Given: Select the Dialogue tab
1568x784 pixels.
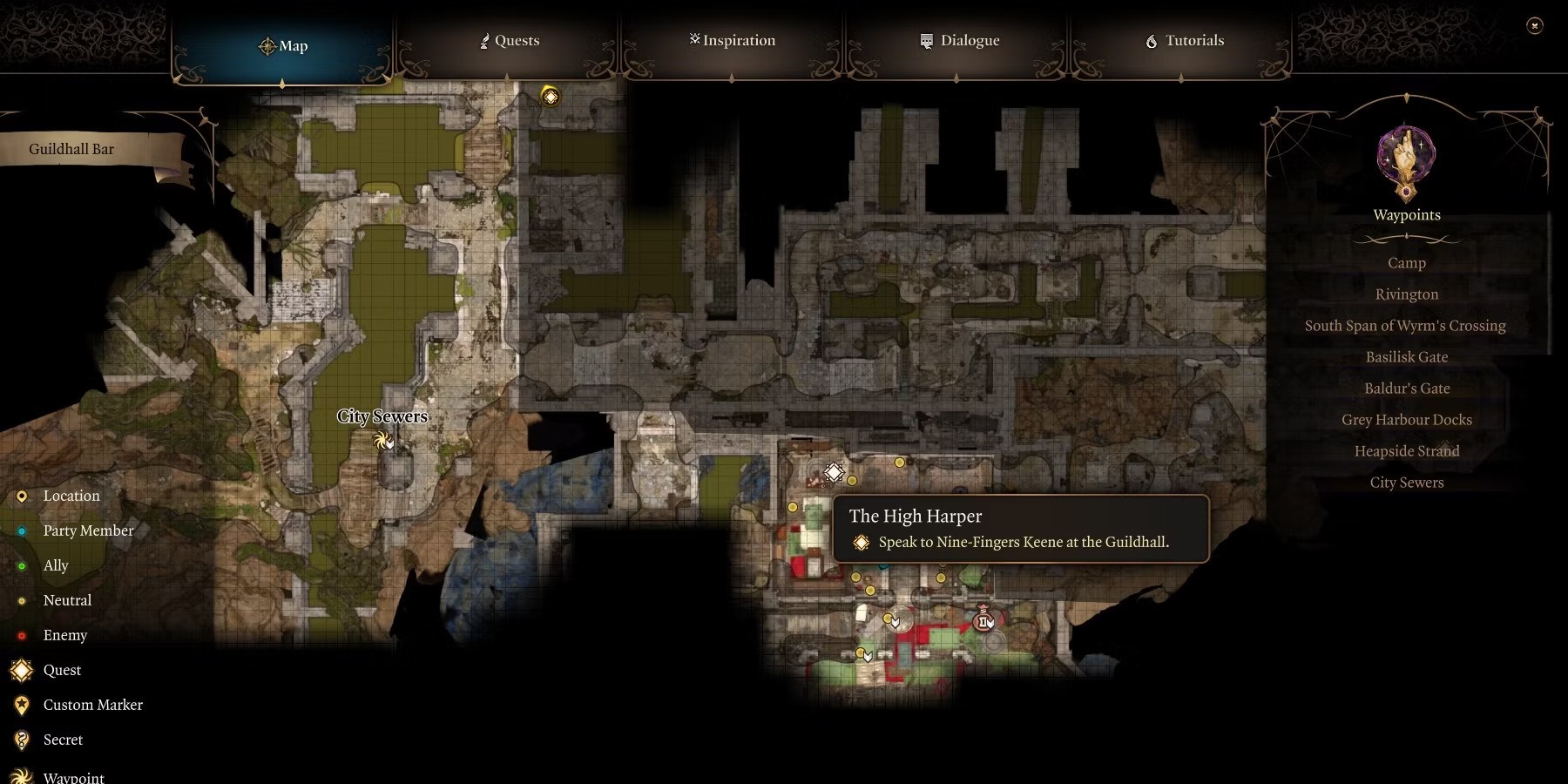Looking at the screenshot, I should coord(959,41).
